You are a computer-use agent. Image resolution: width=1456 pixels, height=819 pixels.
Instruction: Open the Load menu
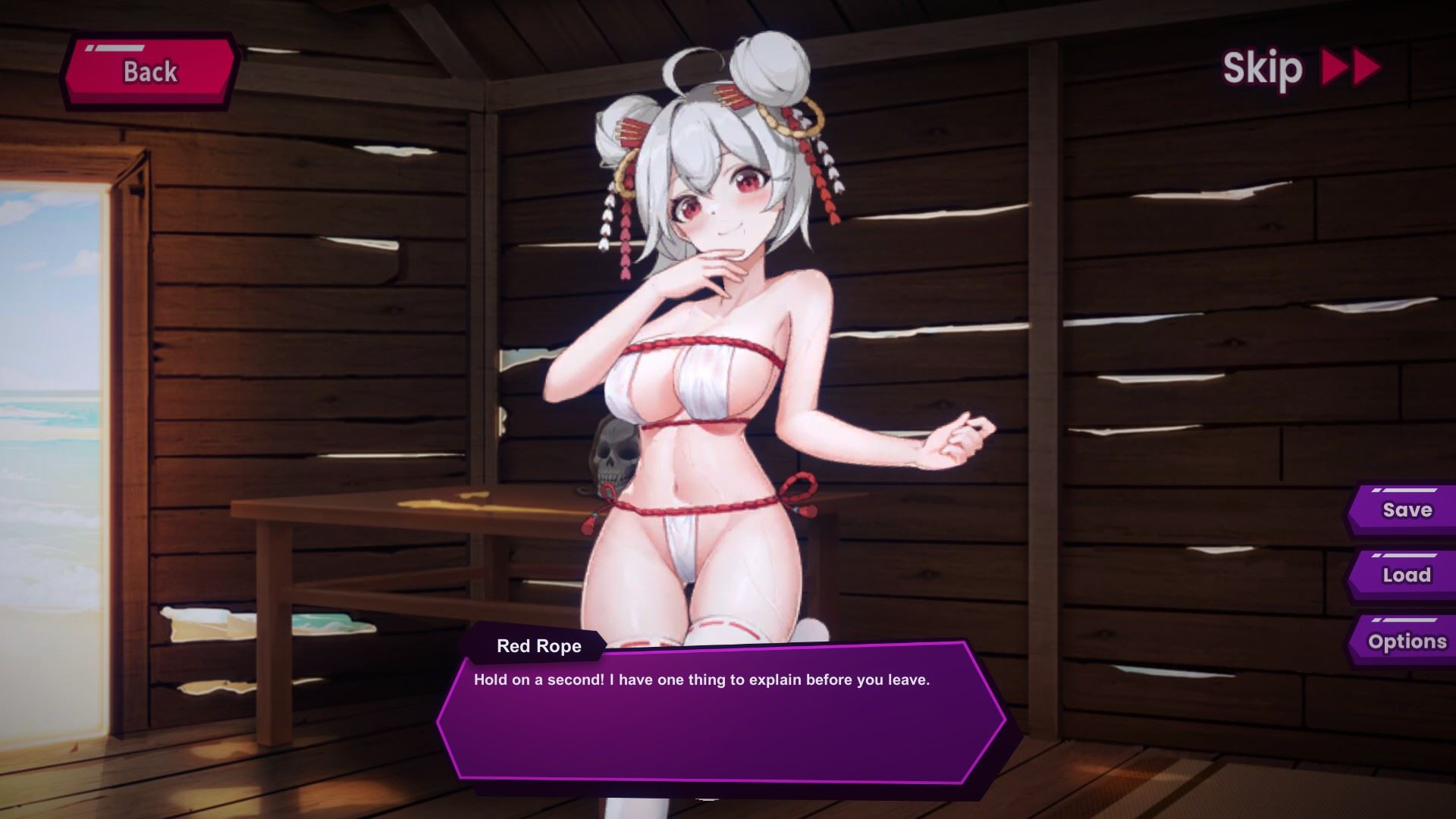(x=1405, y=576)
